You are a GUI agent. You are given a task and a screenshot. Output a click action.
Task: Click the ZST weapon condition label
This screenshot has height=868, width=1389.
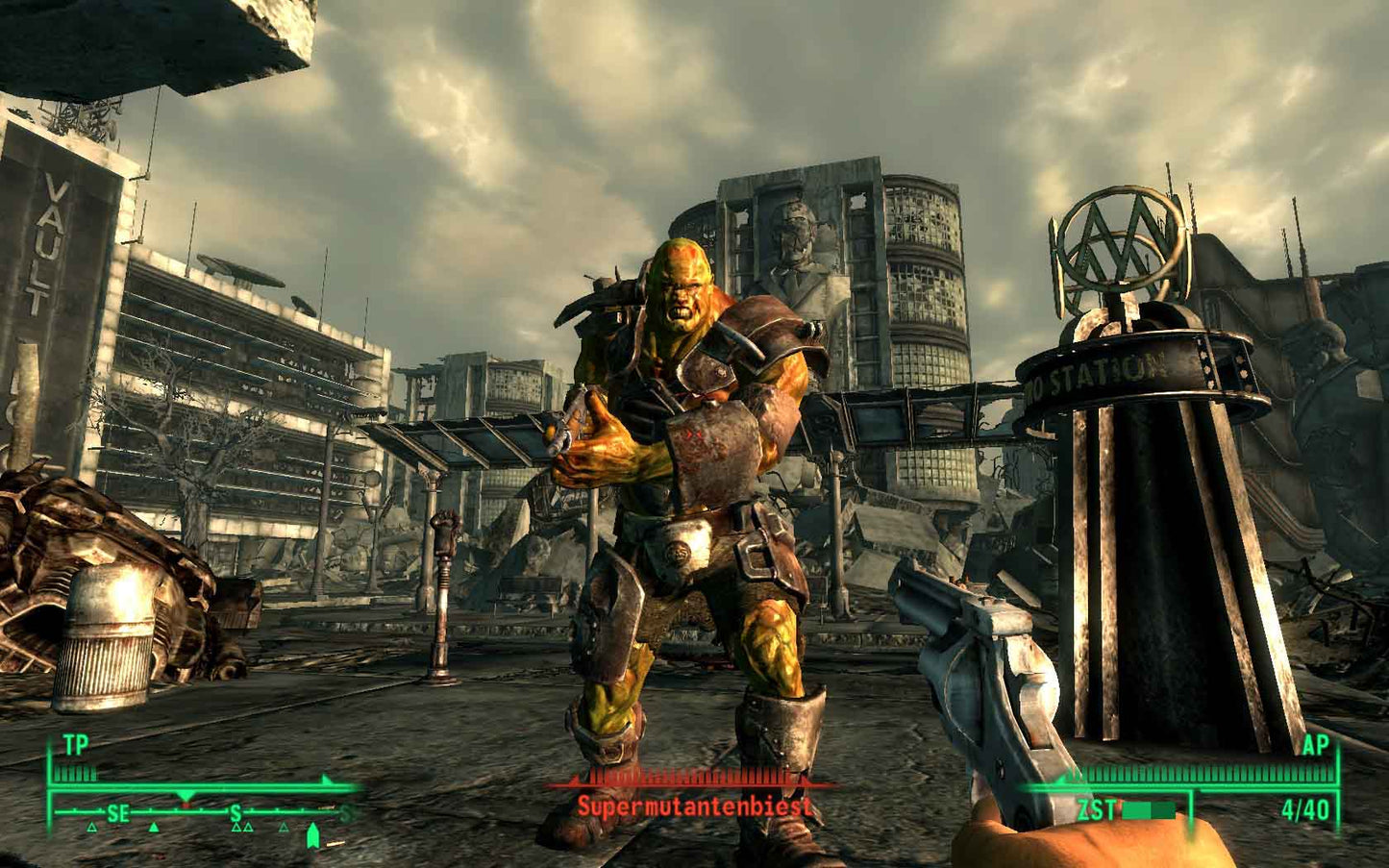pyautogui.click(x=1098, y=808)
